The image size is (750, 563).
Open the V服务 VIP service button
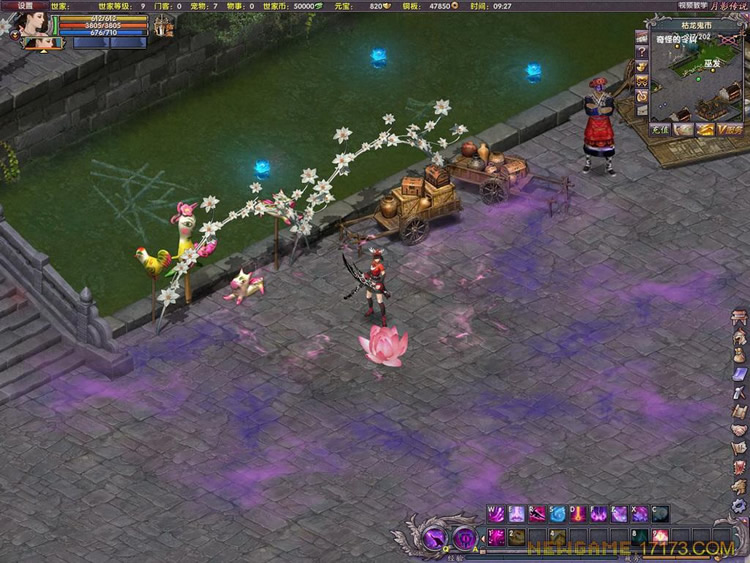(729, 129)
